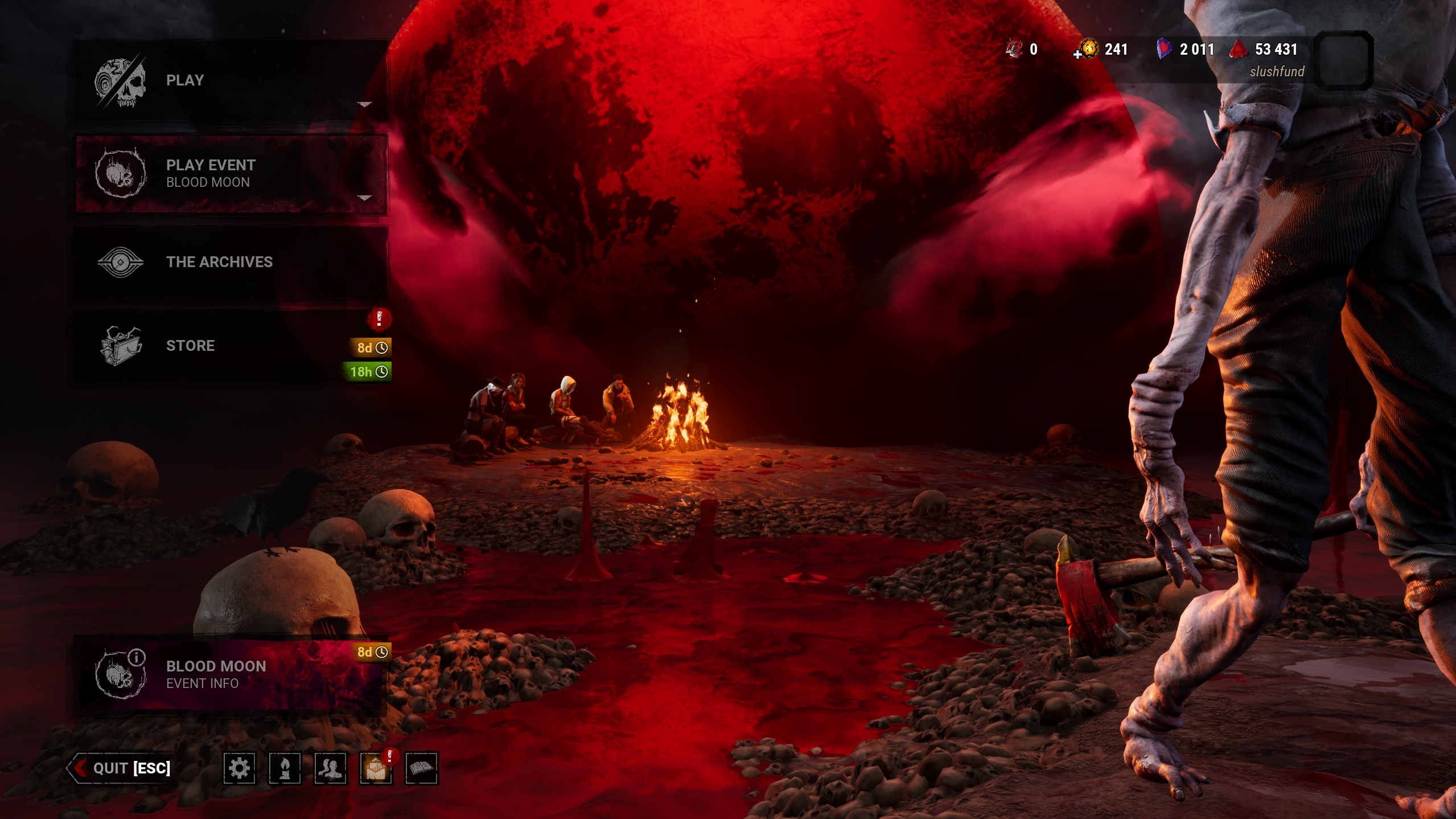The height and width of the screenshot is (819, 1456).
Task: Click the candle flame icon
Action: [x=285, y=768]
